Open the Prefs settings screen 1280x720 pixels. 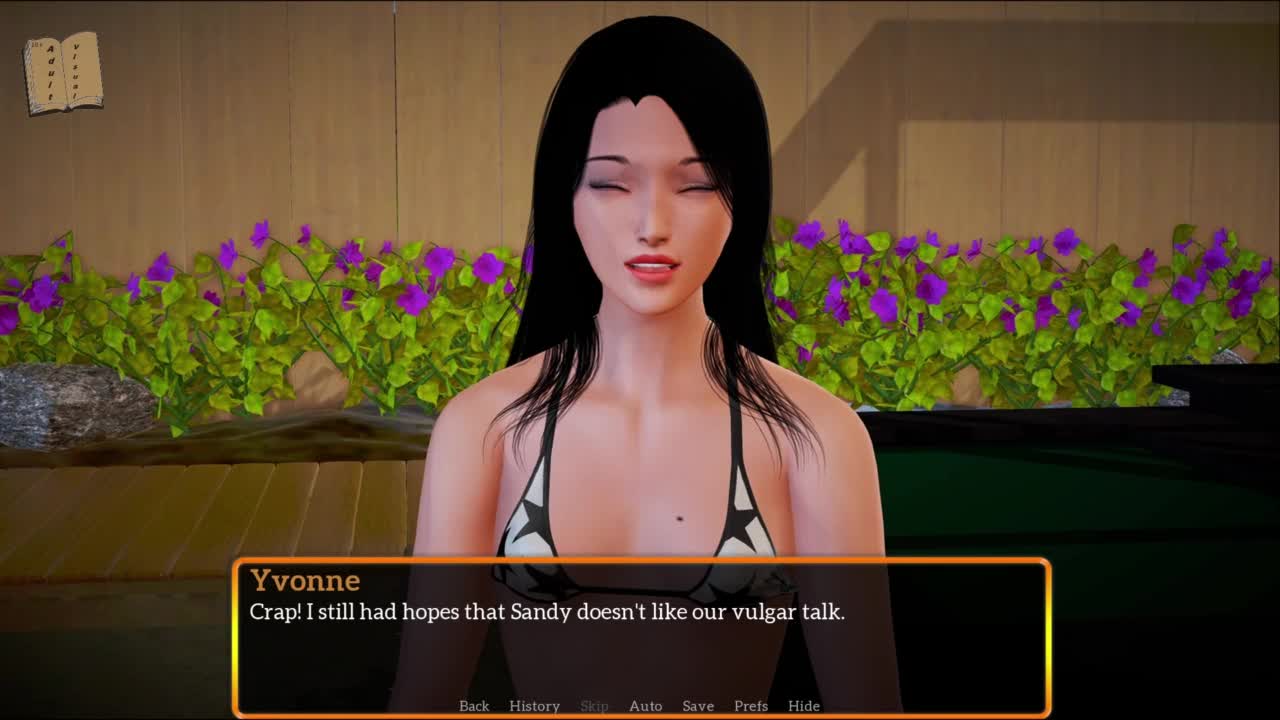point(751,706)
